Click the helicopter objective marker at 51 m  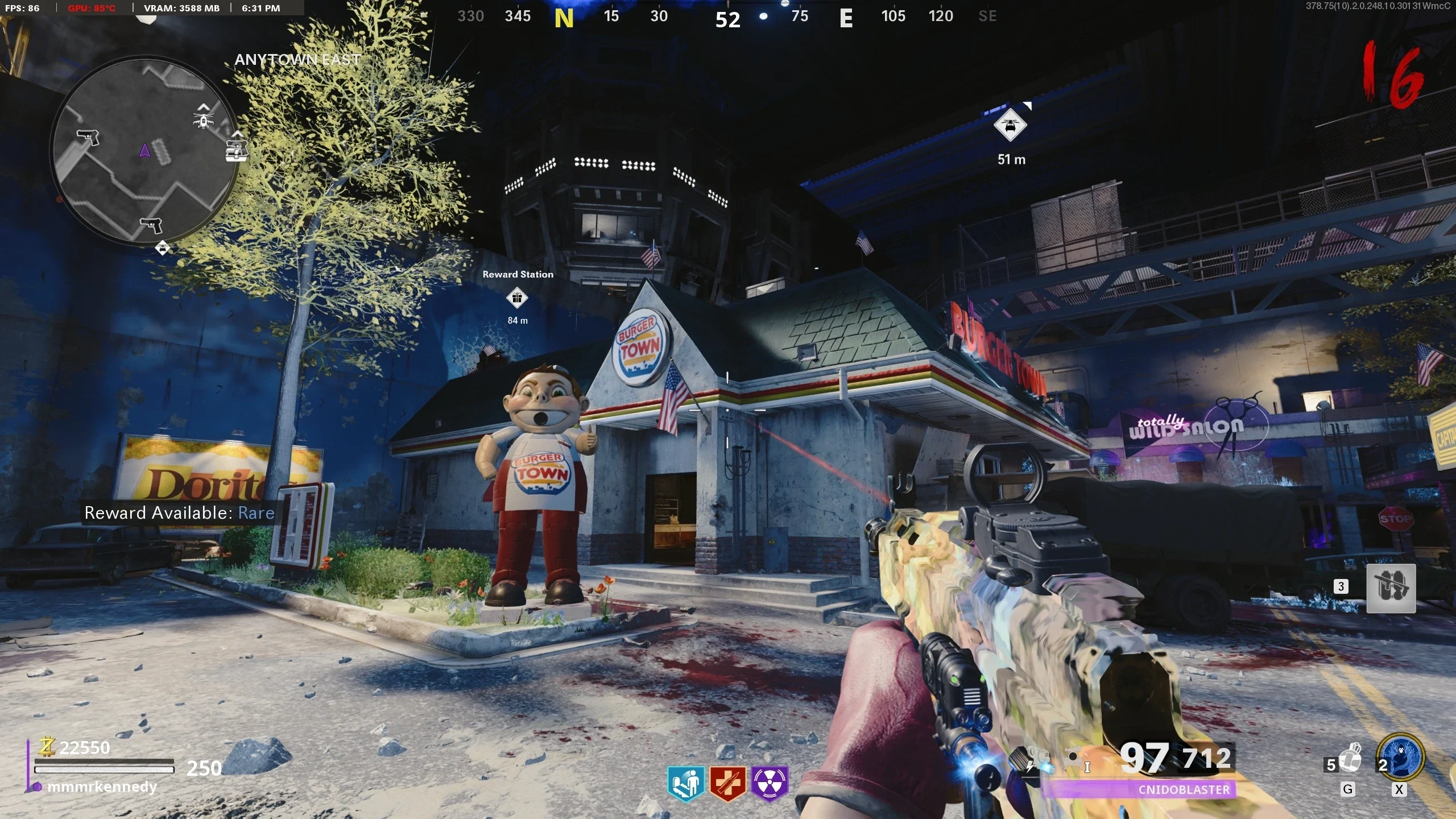[x=1010, y=126]
